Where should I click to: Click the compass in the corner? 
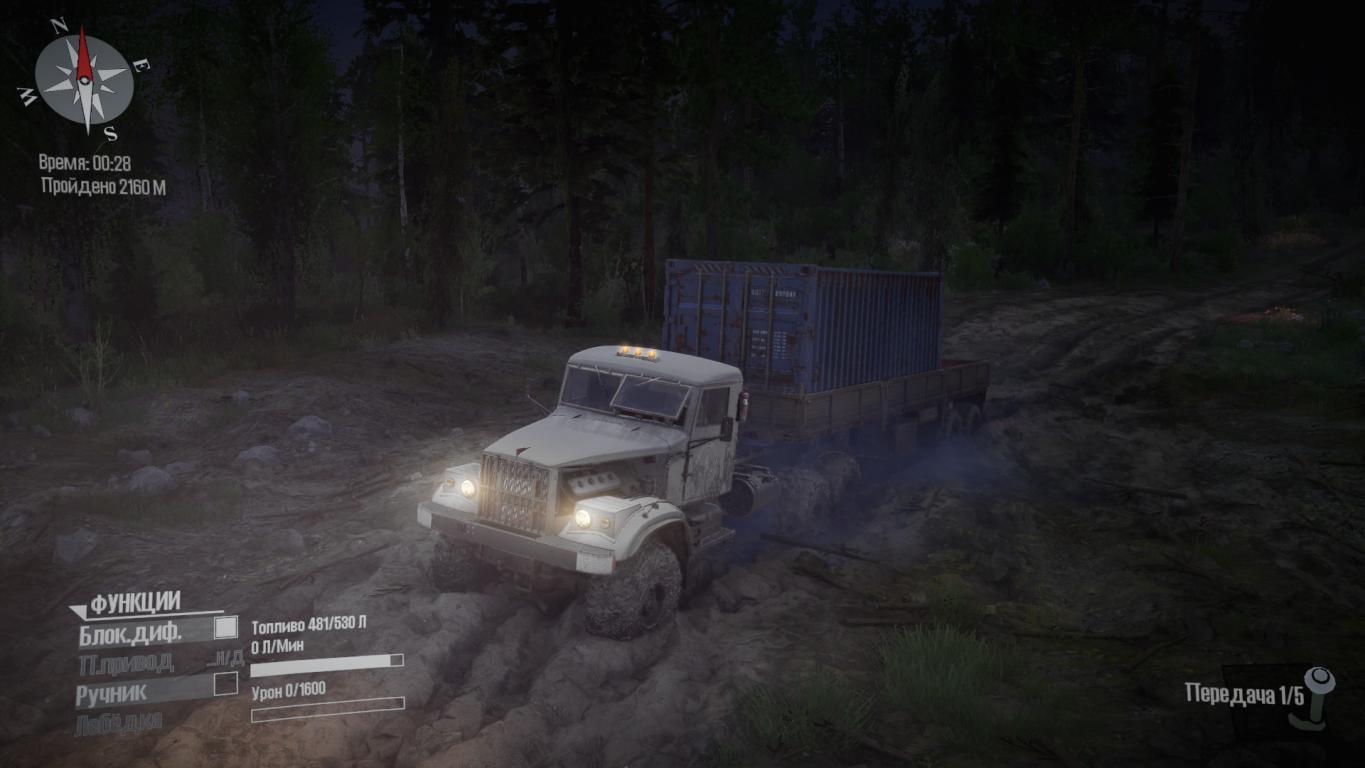tap(84, 80)
